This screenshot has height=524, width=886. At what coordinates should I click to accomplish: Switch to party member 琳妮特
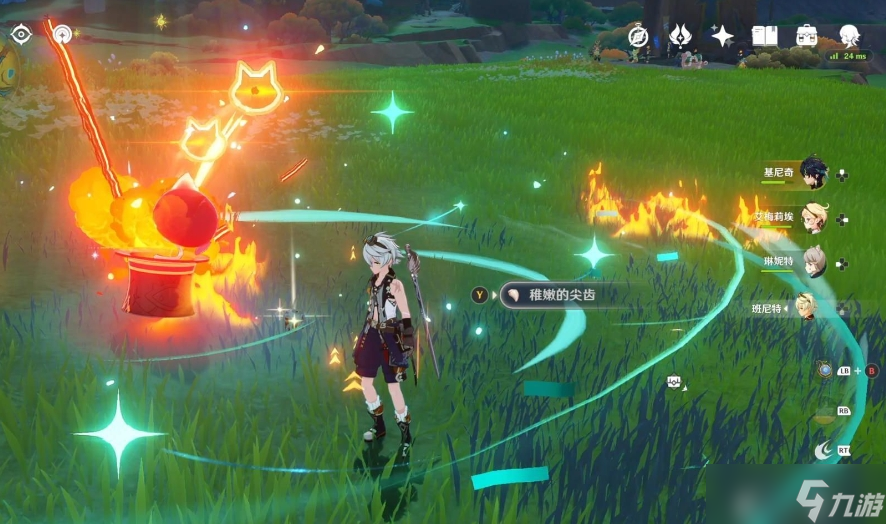(813, 262)
